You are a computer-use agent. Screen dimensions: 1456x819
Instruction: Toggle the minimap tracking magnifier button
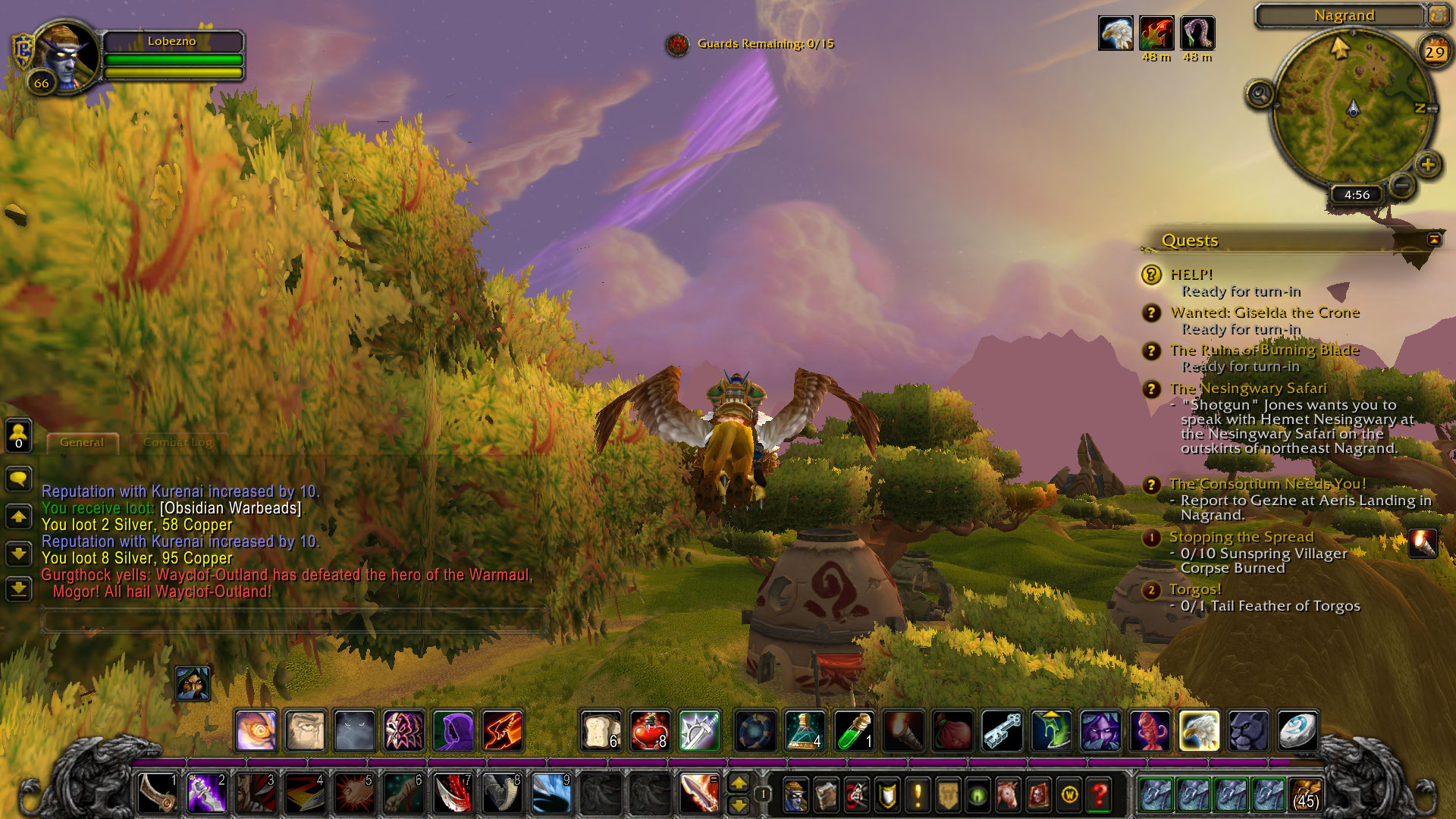(1260, 95)
